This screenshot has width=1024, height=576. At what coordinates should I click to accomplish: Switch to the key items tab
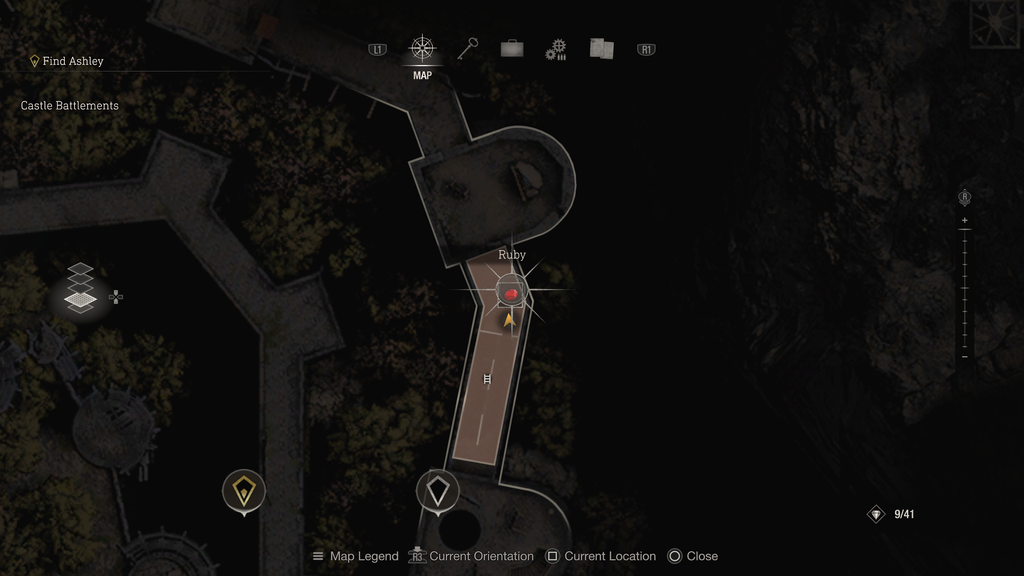[x=468, y=48]
